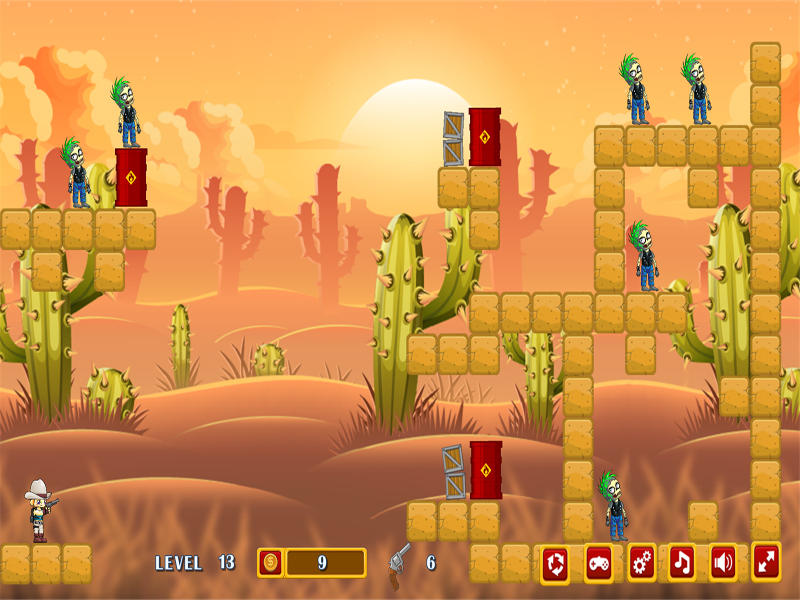Toggle the background music note button
This screenshot has width=800, height=600.
click(682, 563)
